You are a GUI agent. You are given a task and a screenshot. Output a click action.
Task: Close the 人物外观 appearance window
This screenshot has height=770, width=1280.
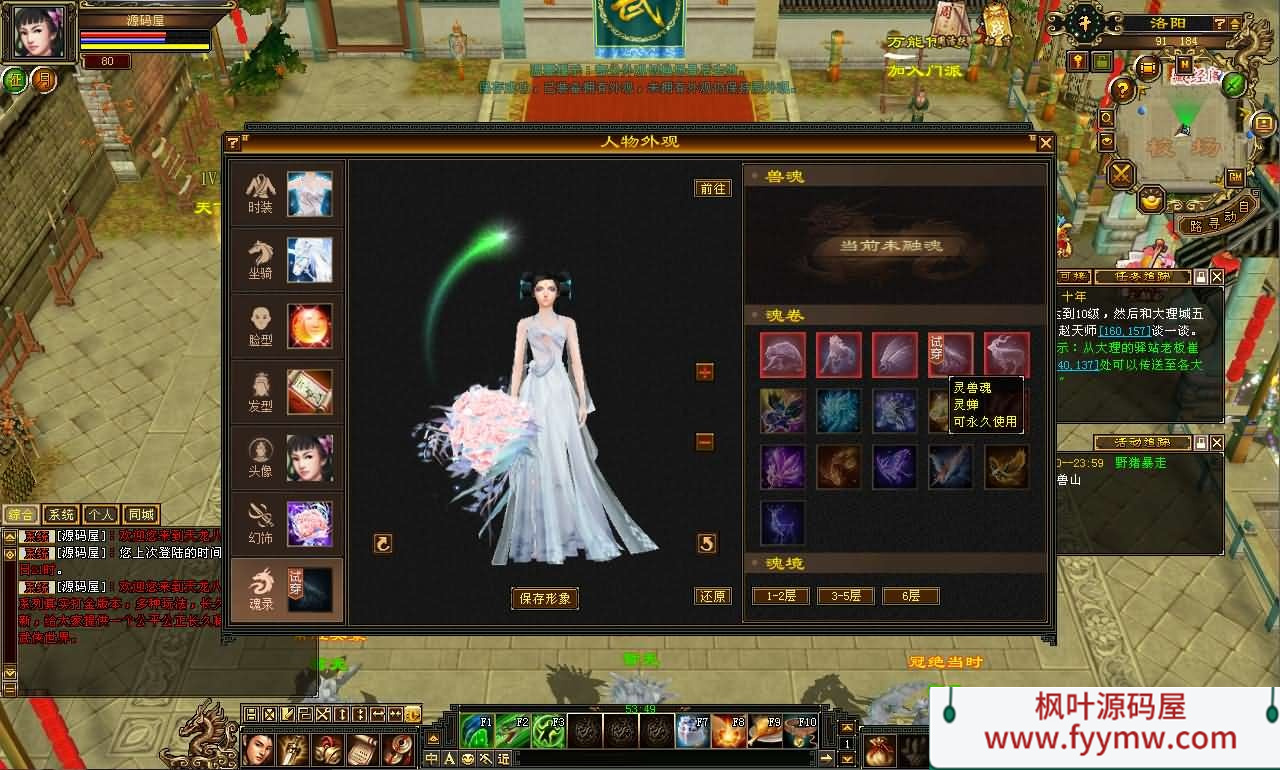tap(1046, 143)
